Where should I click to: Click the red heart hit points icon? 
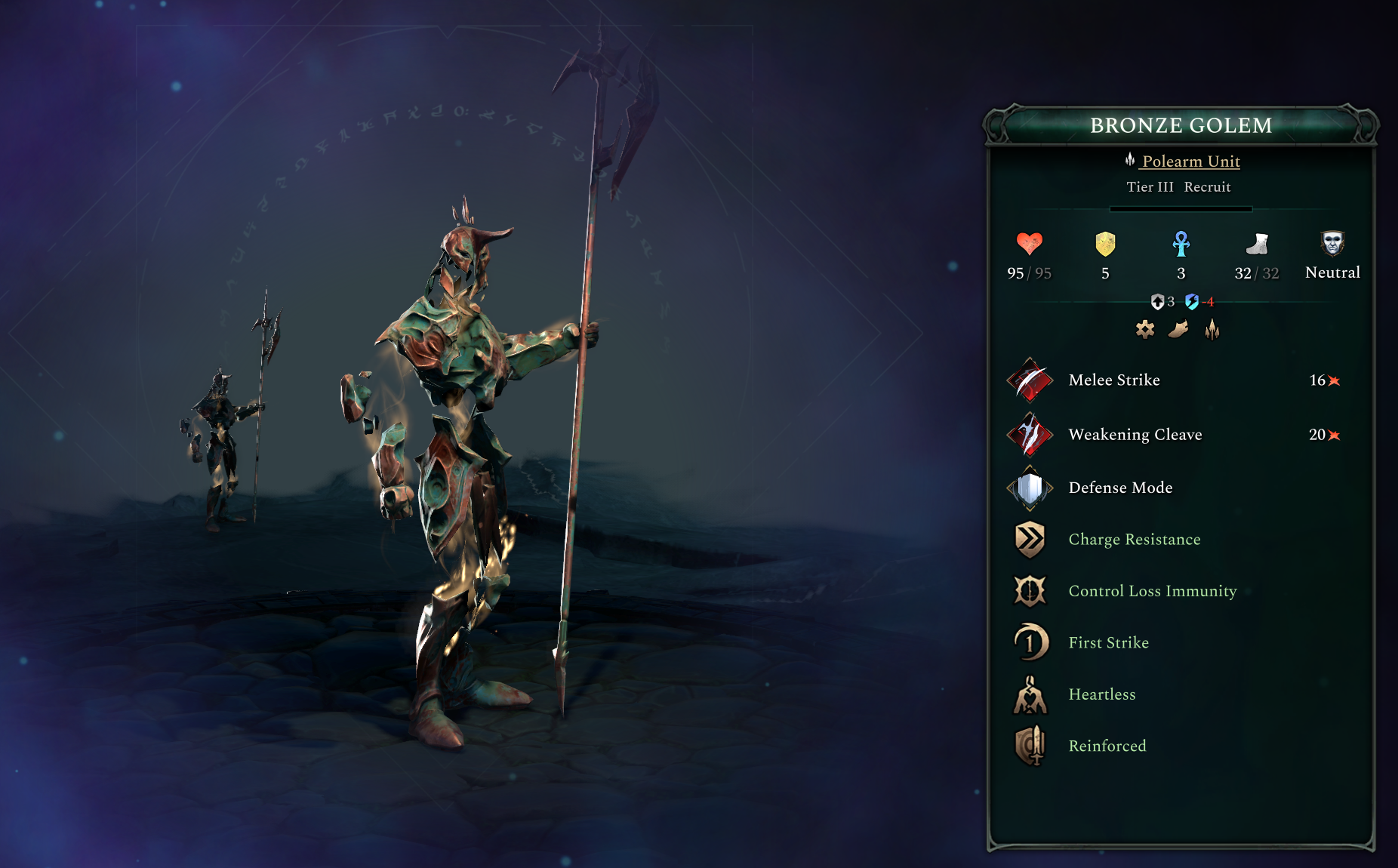pyautogui.click(x=1029, y=244)
